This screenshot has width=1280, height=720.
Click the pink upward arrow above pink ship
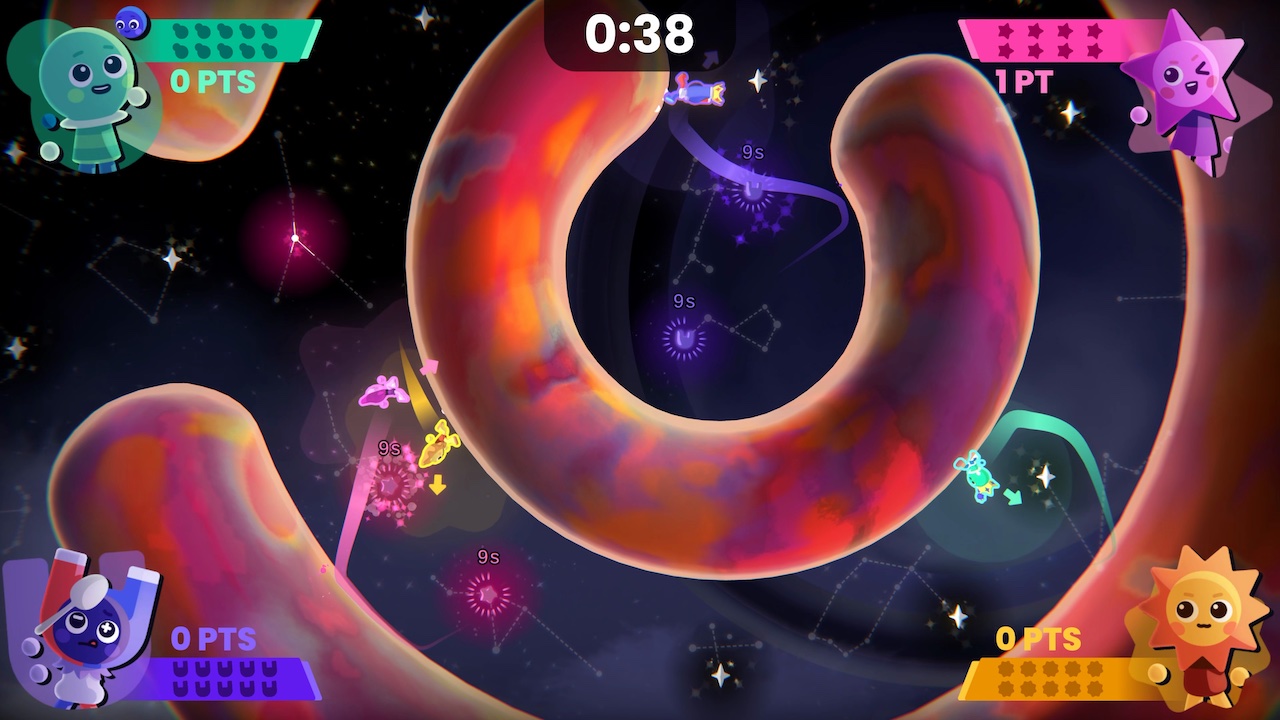428,367
